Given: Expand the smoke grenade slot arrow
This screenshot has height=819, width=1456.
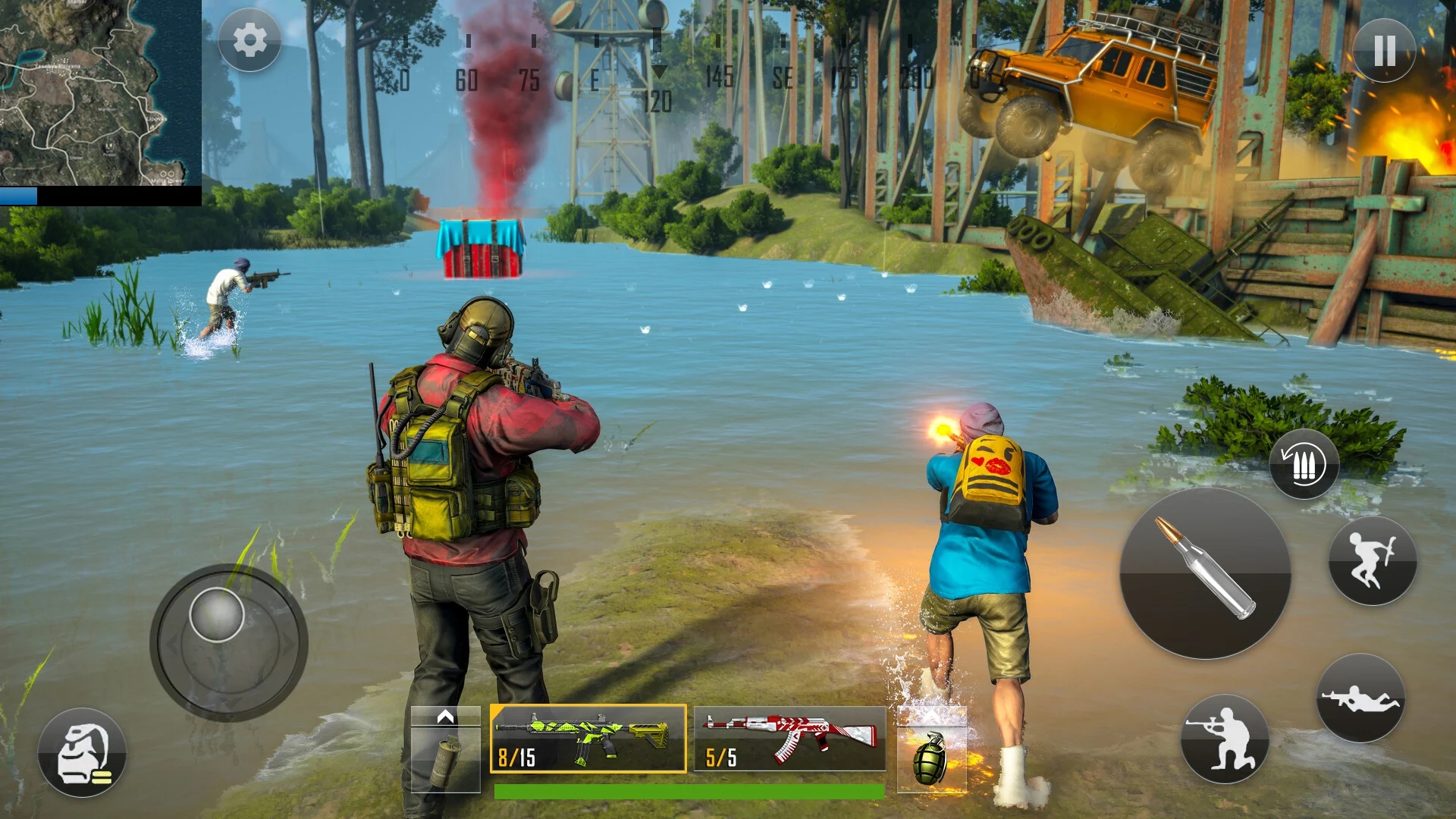Looking at the screenshot, I should tap(445, 717).
